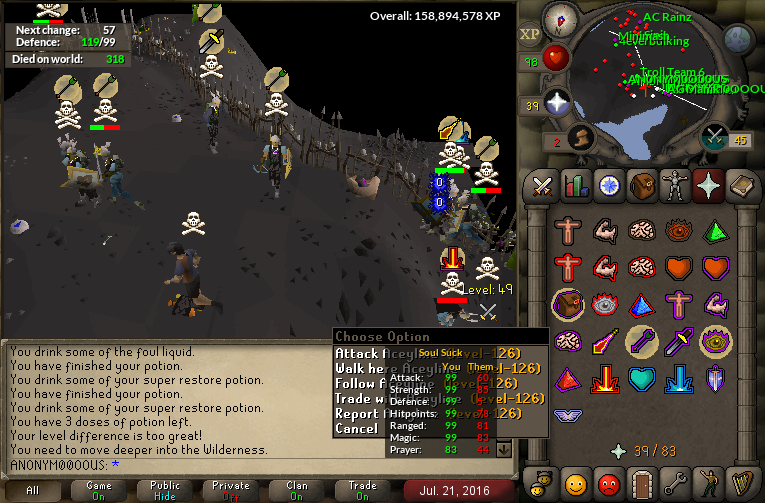Activate the quick-prayers orb
The width and height of the screenshot is (765, 504).
pos(556,102)
